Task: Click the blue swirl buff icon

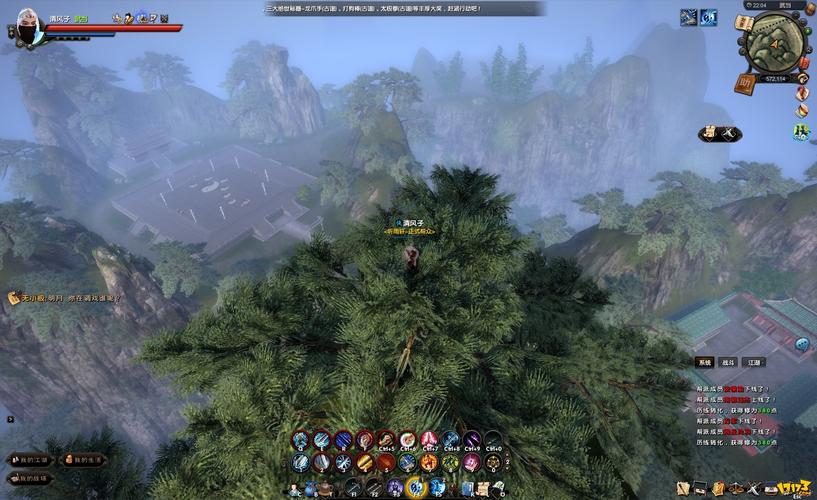Action: (708, 17)
